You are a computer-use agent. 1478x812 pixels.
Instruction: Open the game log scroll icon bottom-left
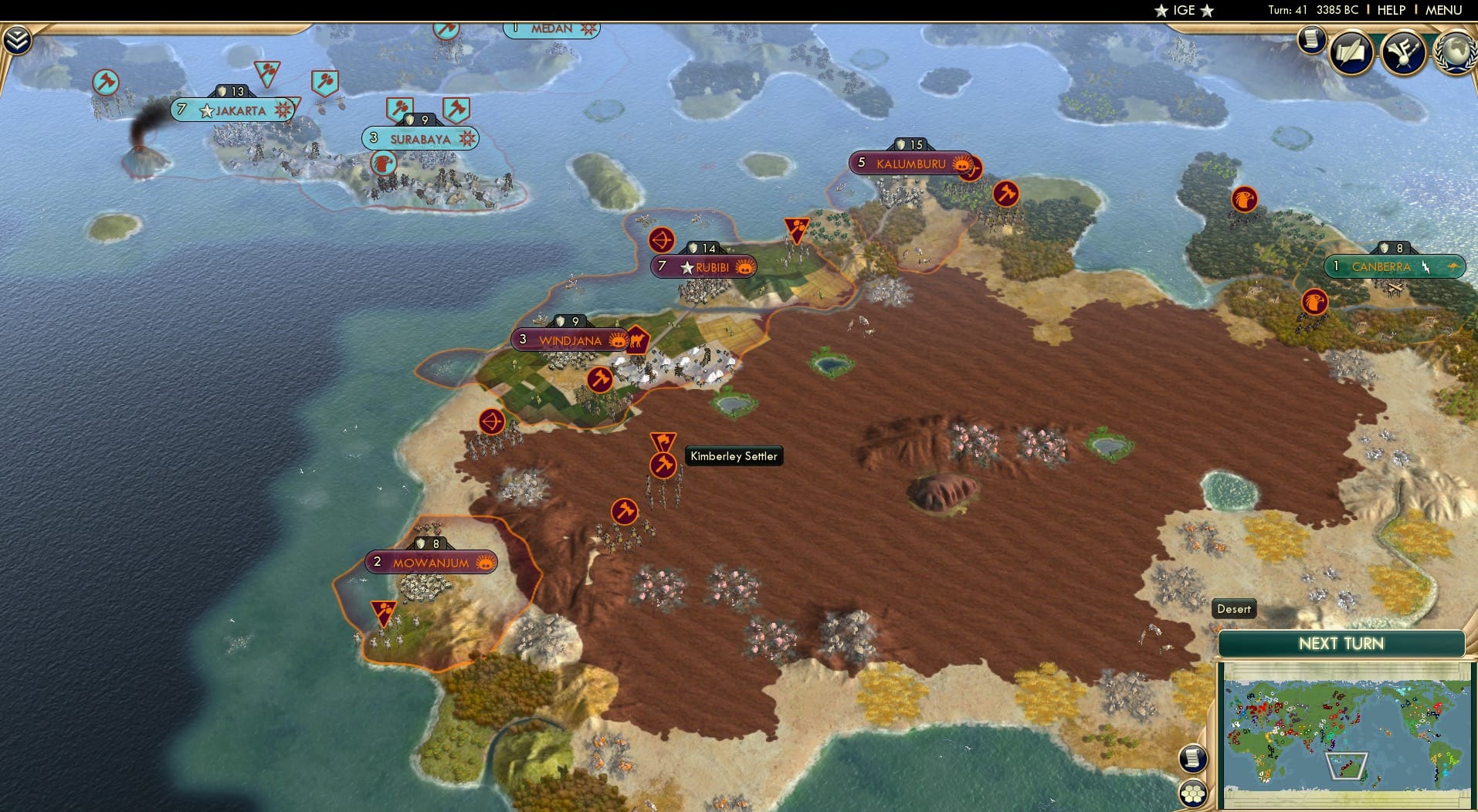pyautogui.click(x=1192, y=758)
